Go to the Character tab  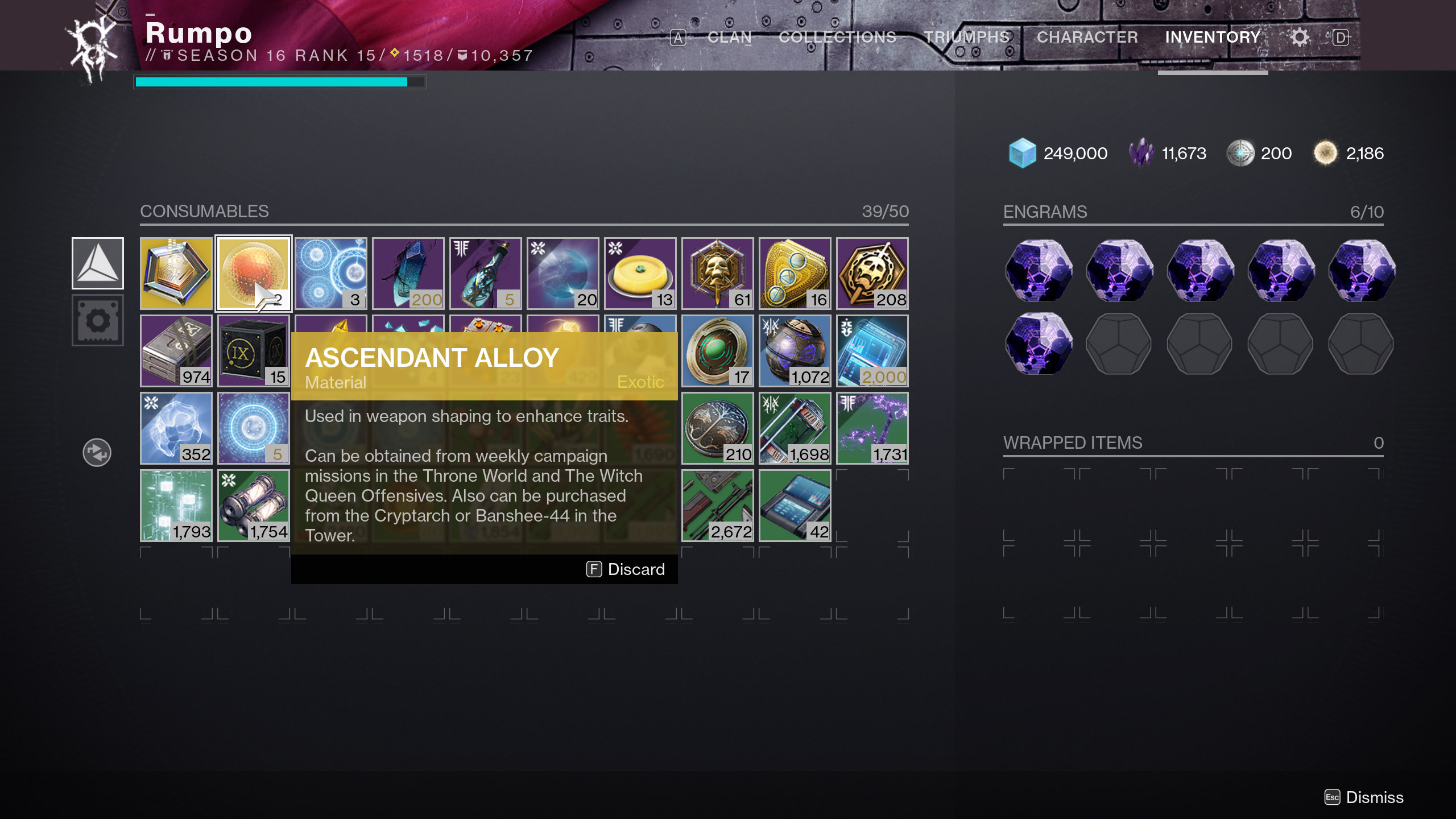[x=1087, y=38]
